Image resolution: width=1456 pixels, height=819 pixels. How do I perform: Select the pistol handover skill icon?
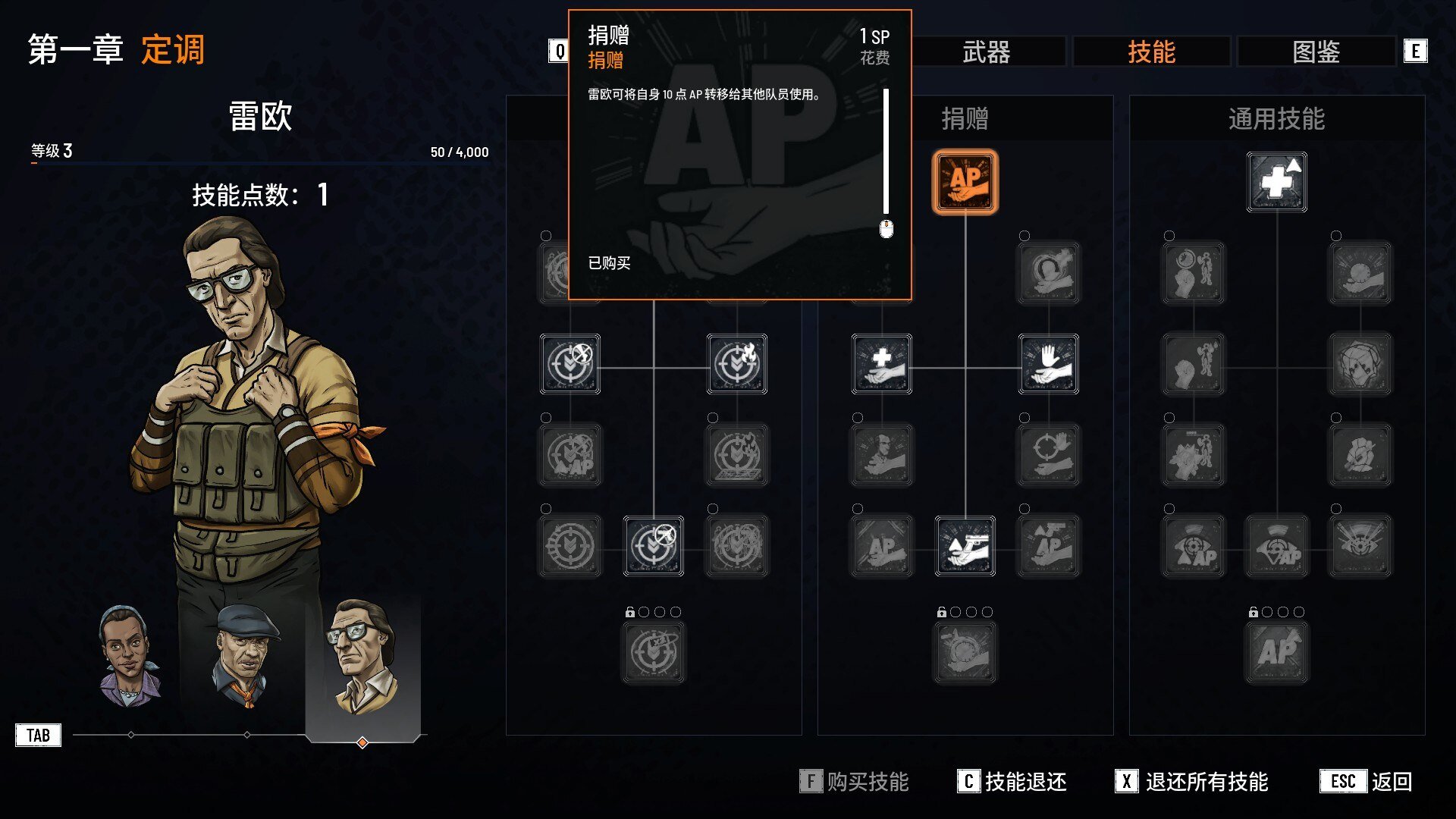pos(965,546)
